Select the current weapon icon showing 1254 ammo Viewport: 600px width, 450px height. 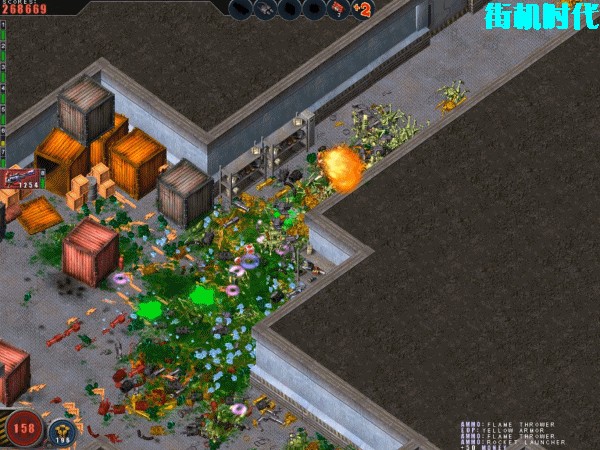21,179
